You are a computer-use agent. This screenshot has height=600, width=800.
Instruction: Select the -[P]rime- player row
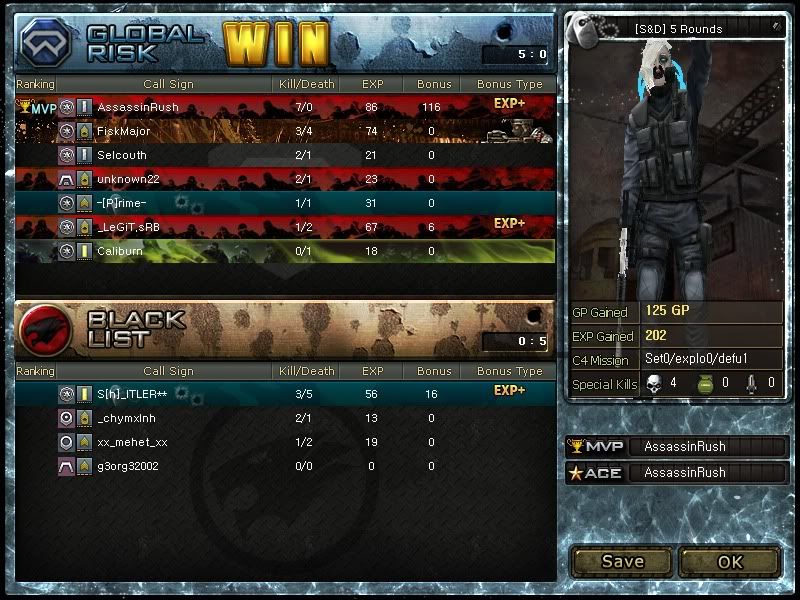tap(285, 203)
